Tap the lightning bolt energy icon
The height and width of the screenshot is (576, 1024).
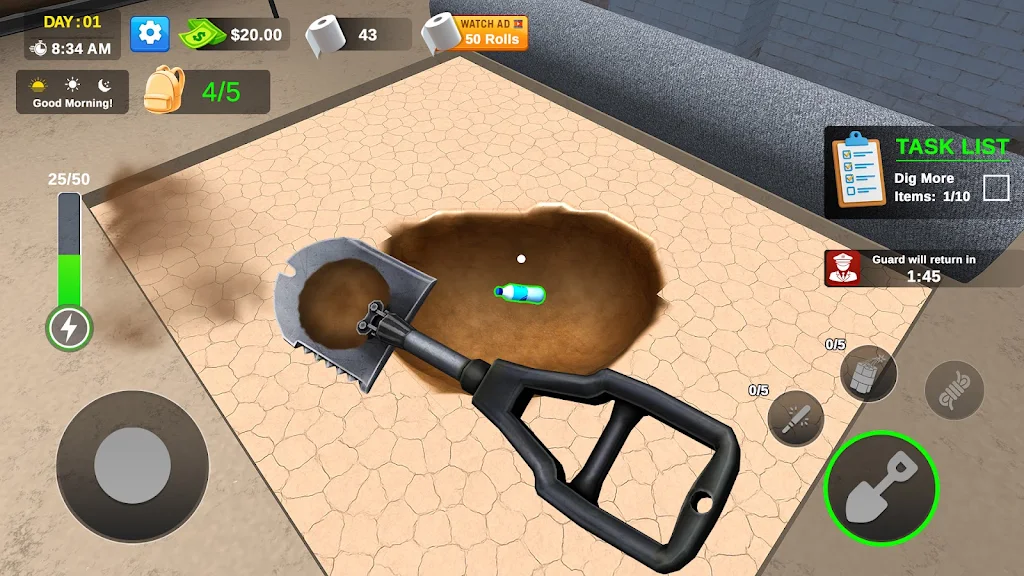click(69, 327)
